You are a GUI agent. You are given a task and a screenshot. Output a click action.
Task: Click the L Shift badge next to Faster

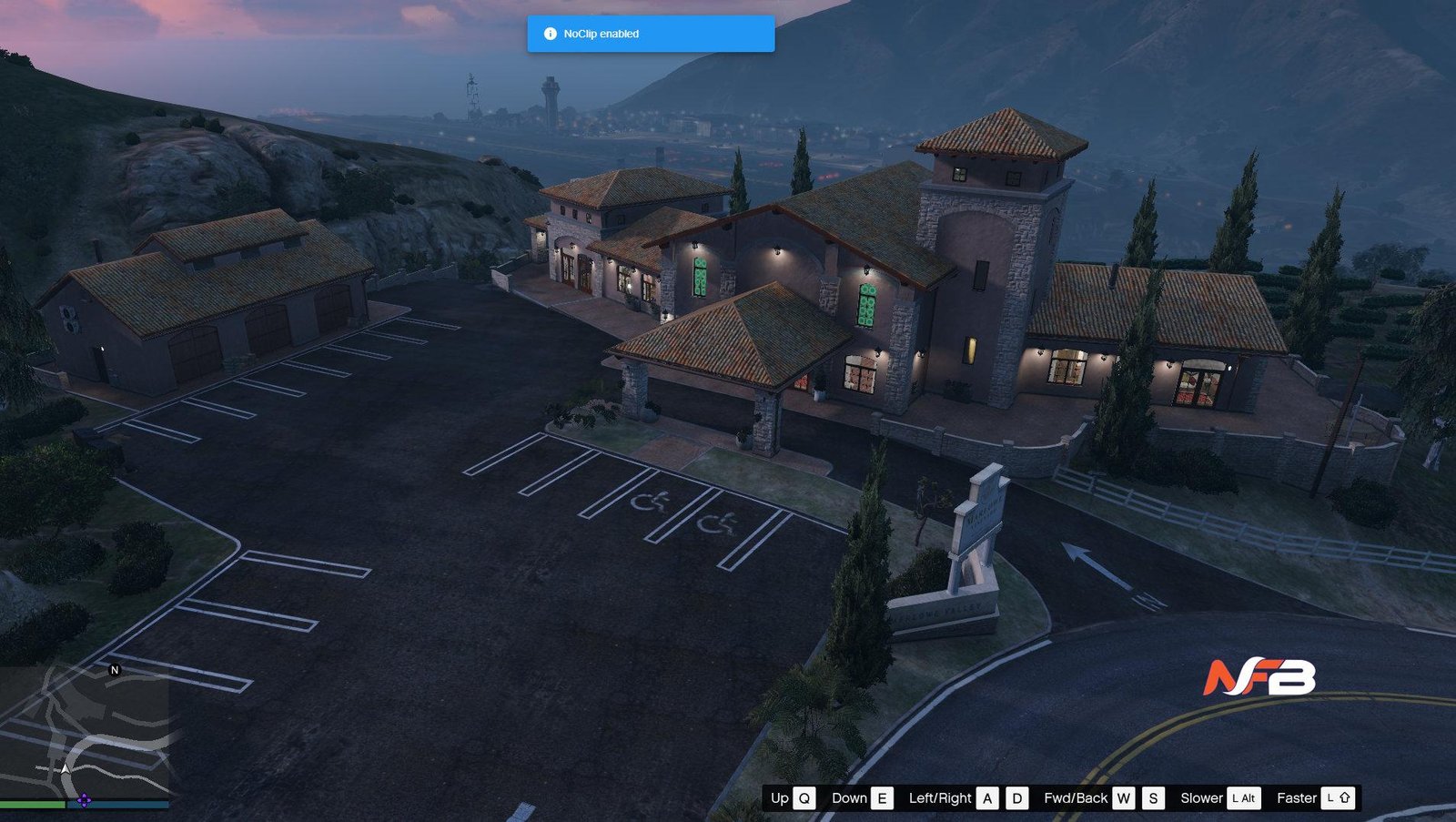[x=1338, y=798]
